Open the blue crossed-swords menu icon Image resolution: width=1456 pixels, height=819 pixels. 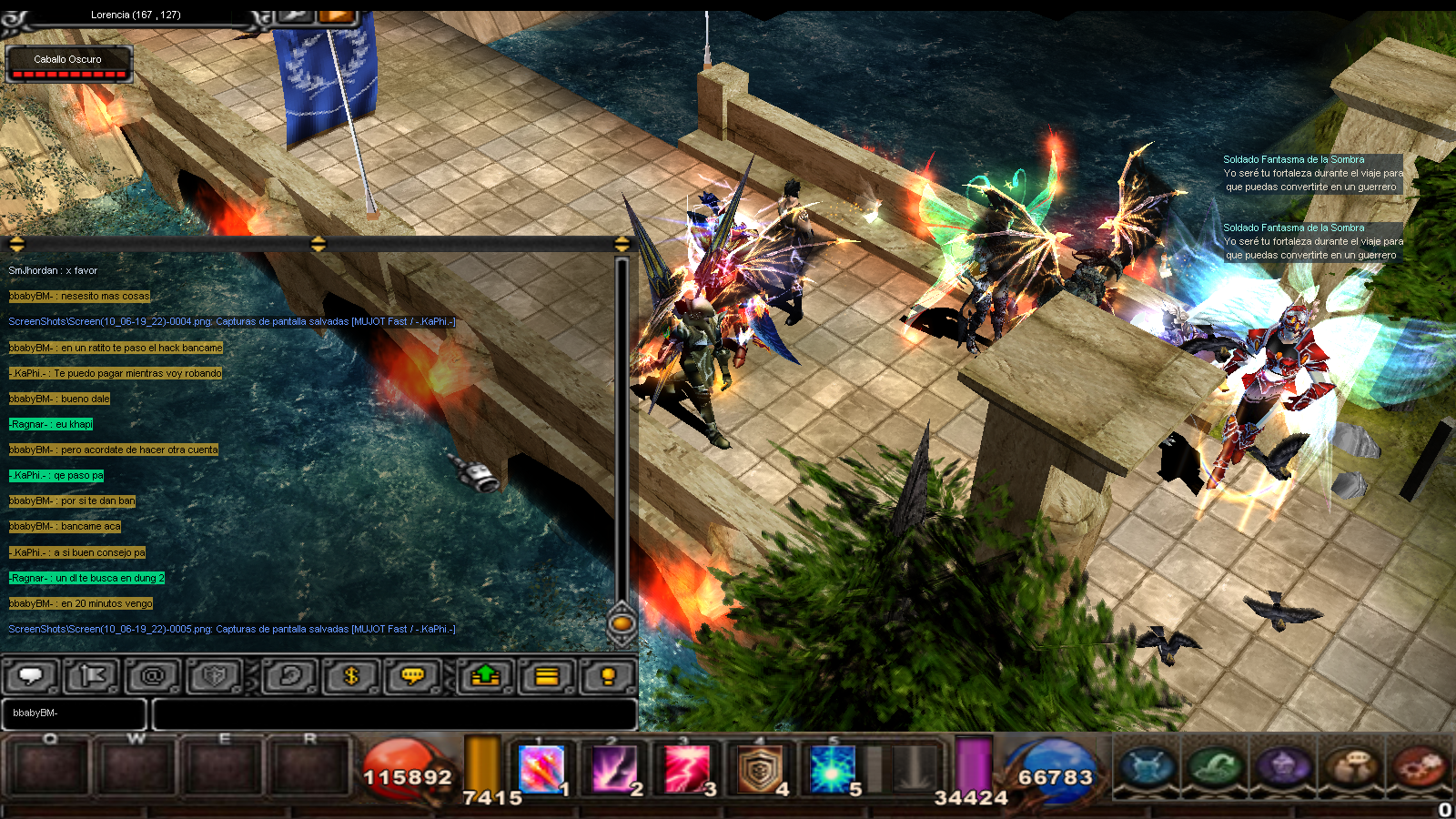[1147, 766]
